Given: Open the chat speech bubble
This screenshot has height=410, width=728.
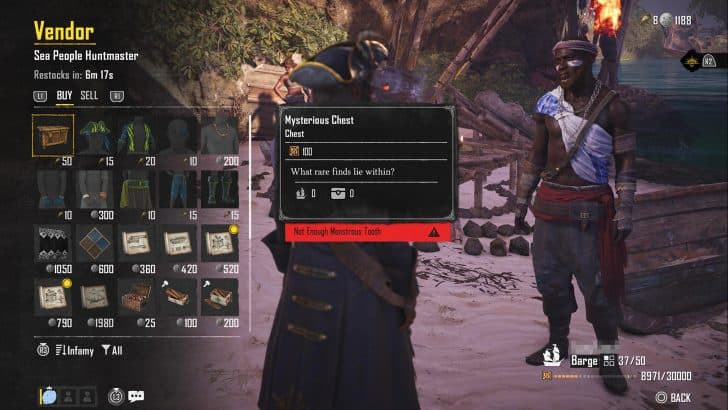Looking at the screenshot, I should click(x=136, y=396).
